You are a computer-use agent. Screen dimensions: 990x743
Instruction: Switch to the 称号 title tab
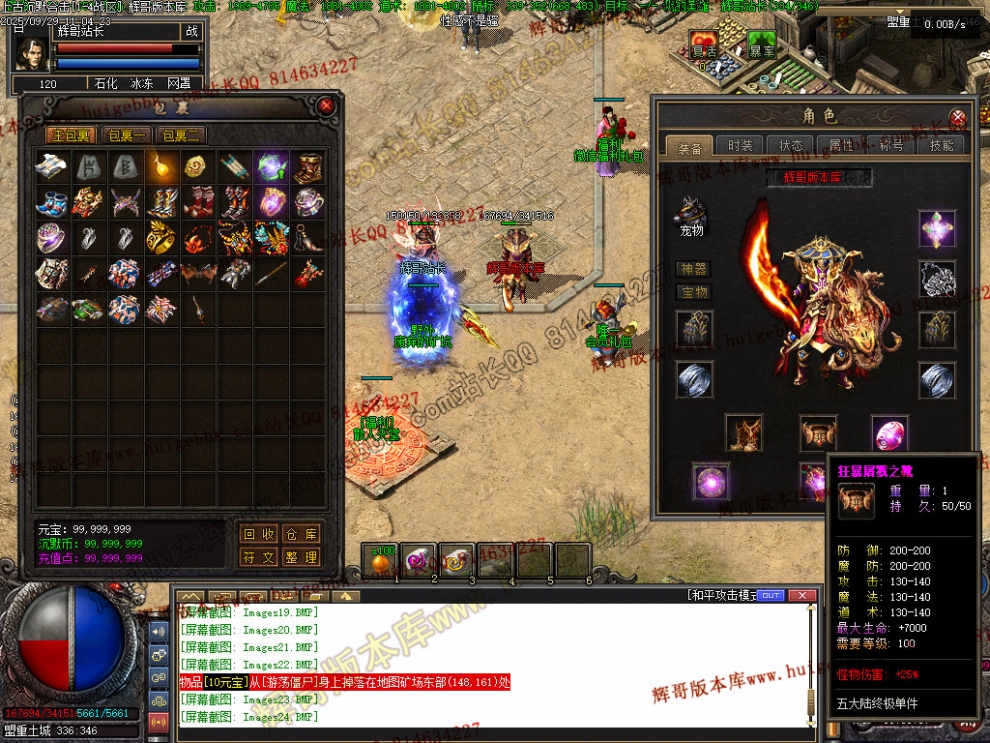click(x=890, y=146)
